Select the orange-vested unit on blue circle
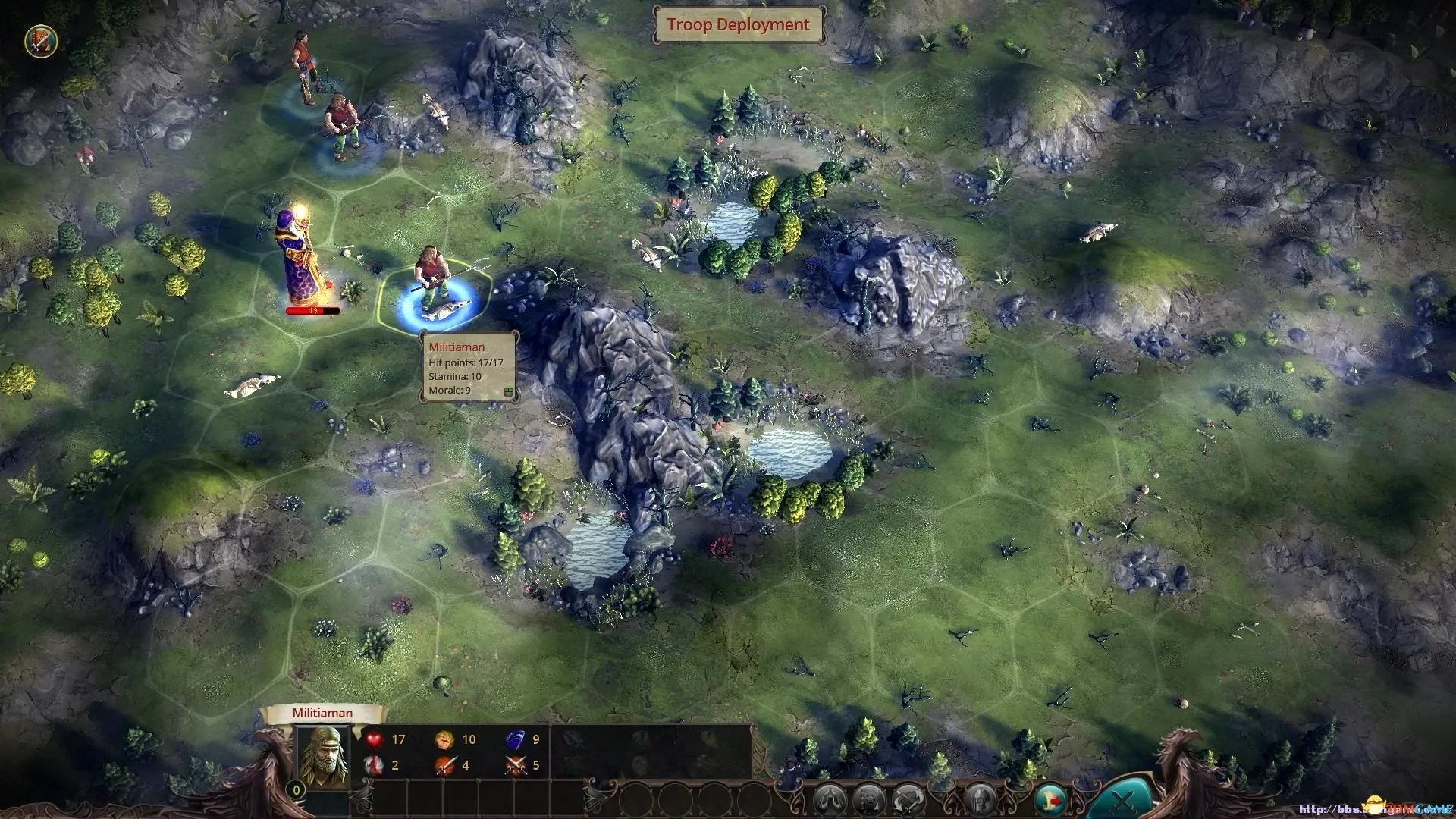1456x819 pixels. 305,67
